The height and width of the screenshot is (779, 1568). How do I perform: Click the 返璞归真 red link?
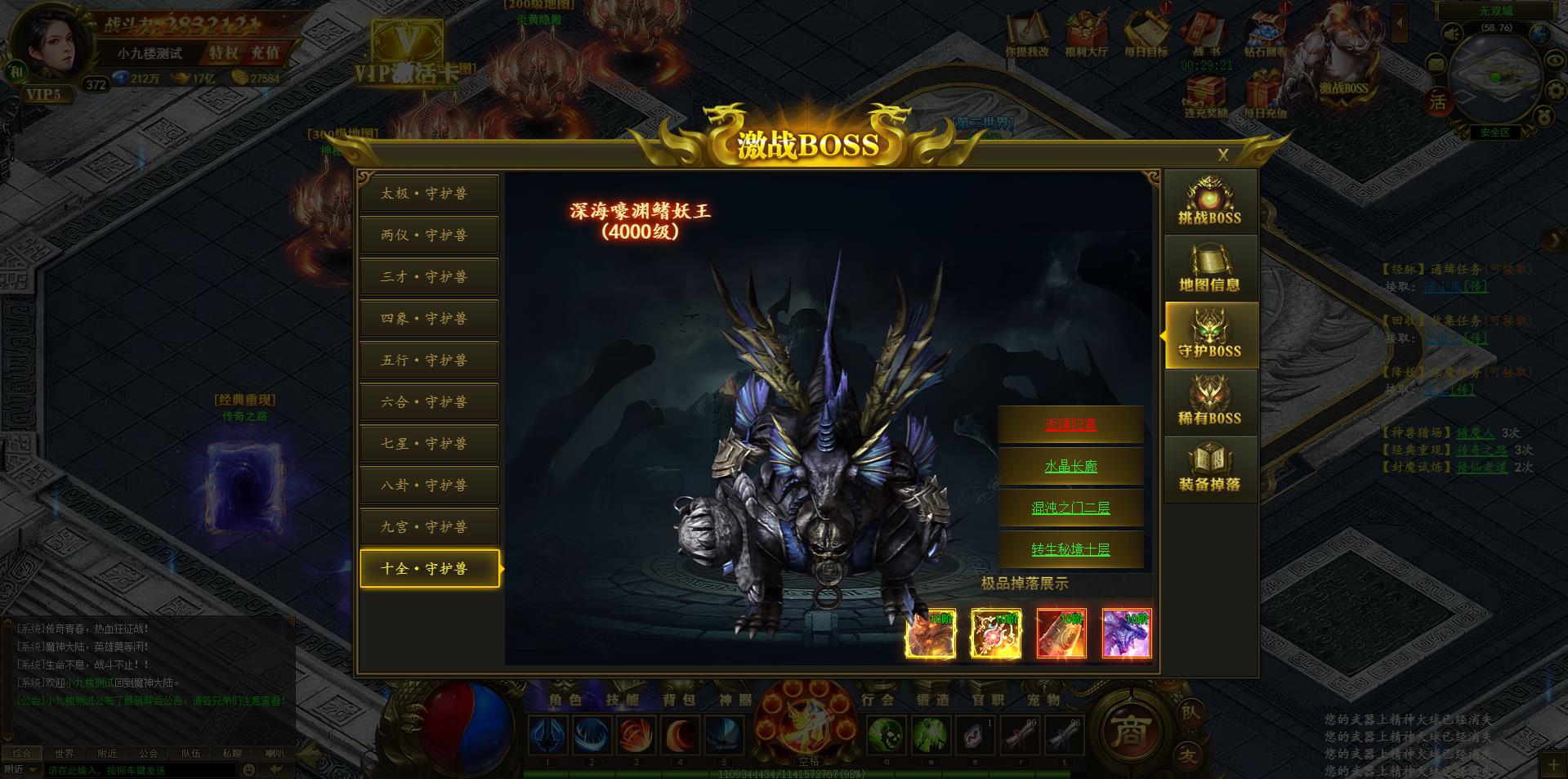coord(1070,424)
